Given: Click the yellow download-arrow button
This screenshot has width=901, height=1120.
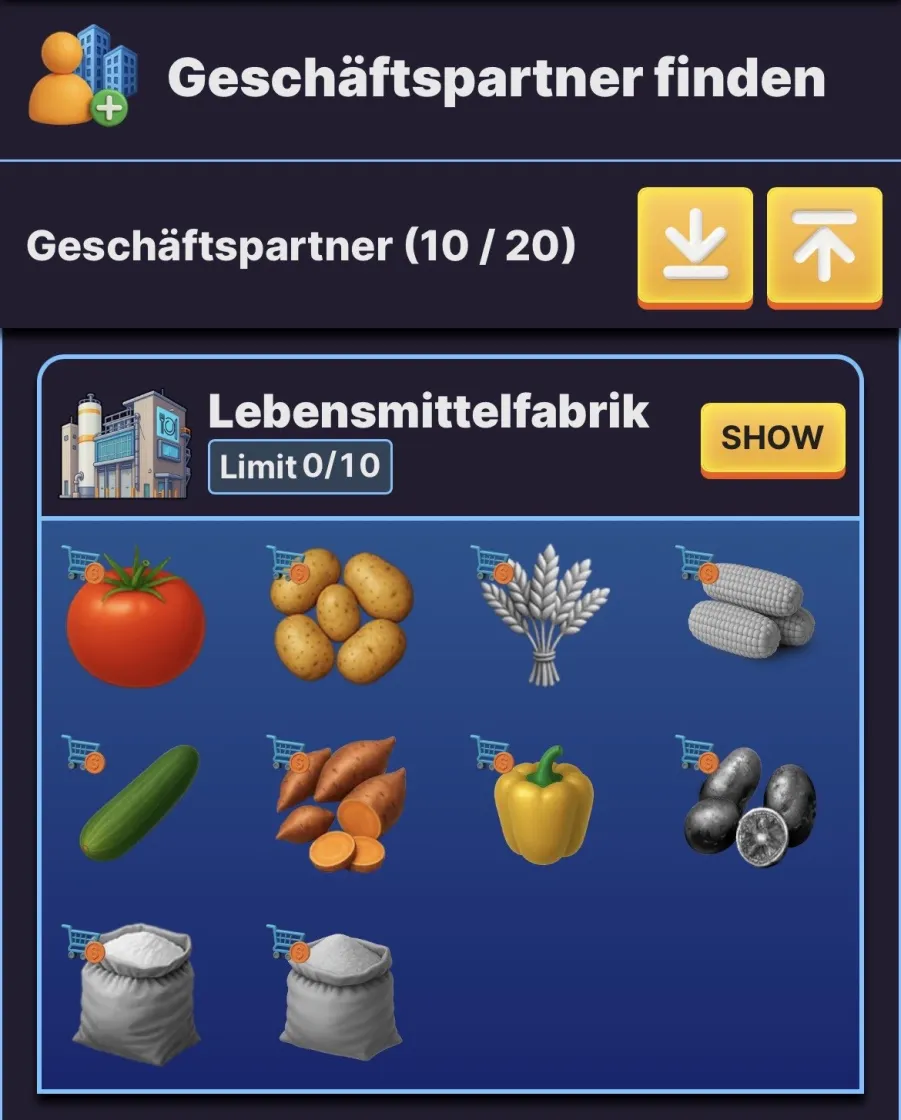Looking at the screenshot, I should (695, 246).
